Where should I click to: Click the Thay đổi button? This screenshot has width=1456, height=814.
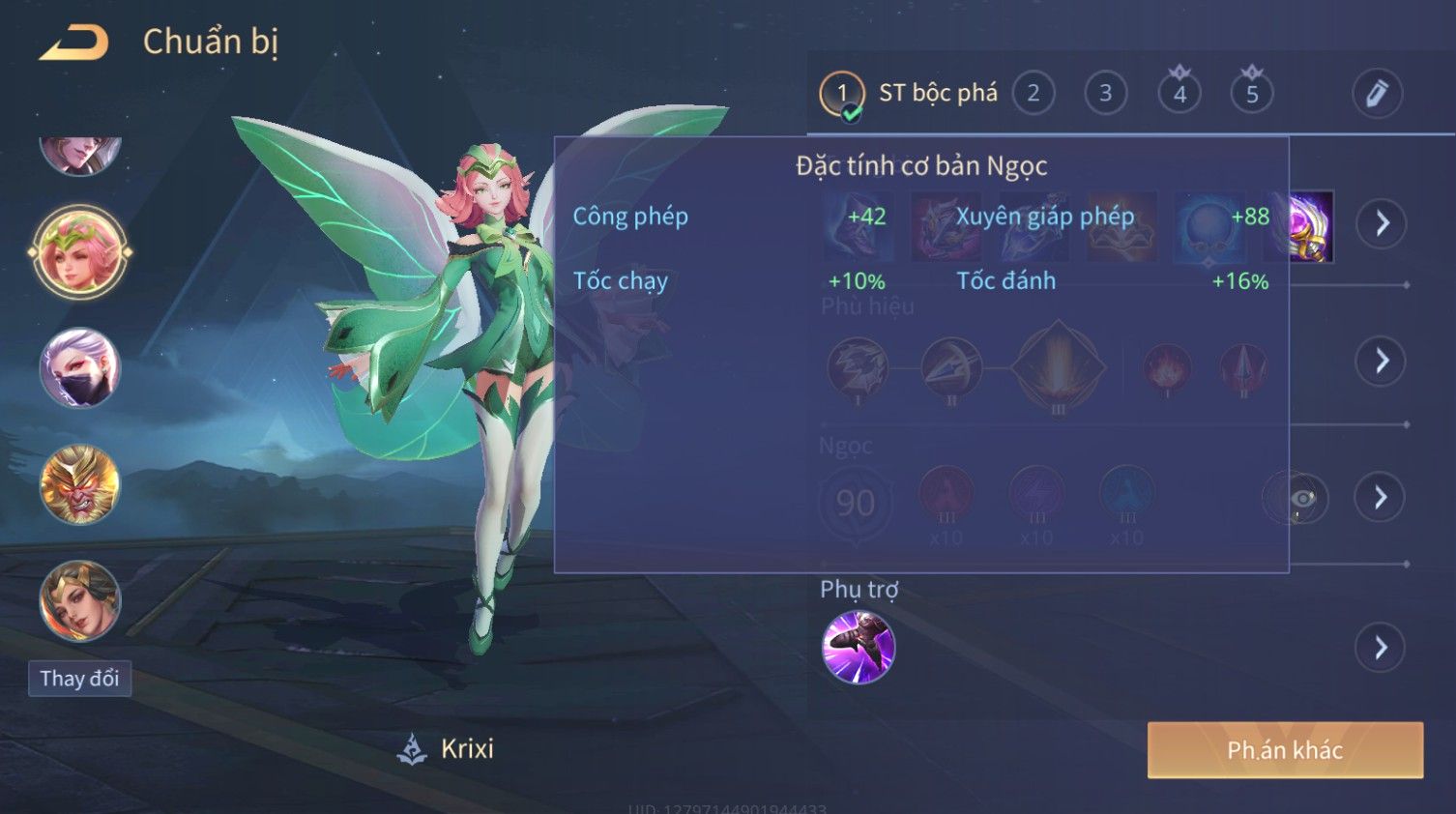[79, 679]
